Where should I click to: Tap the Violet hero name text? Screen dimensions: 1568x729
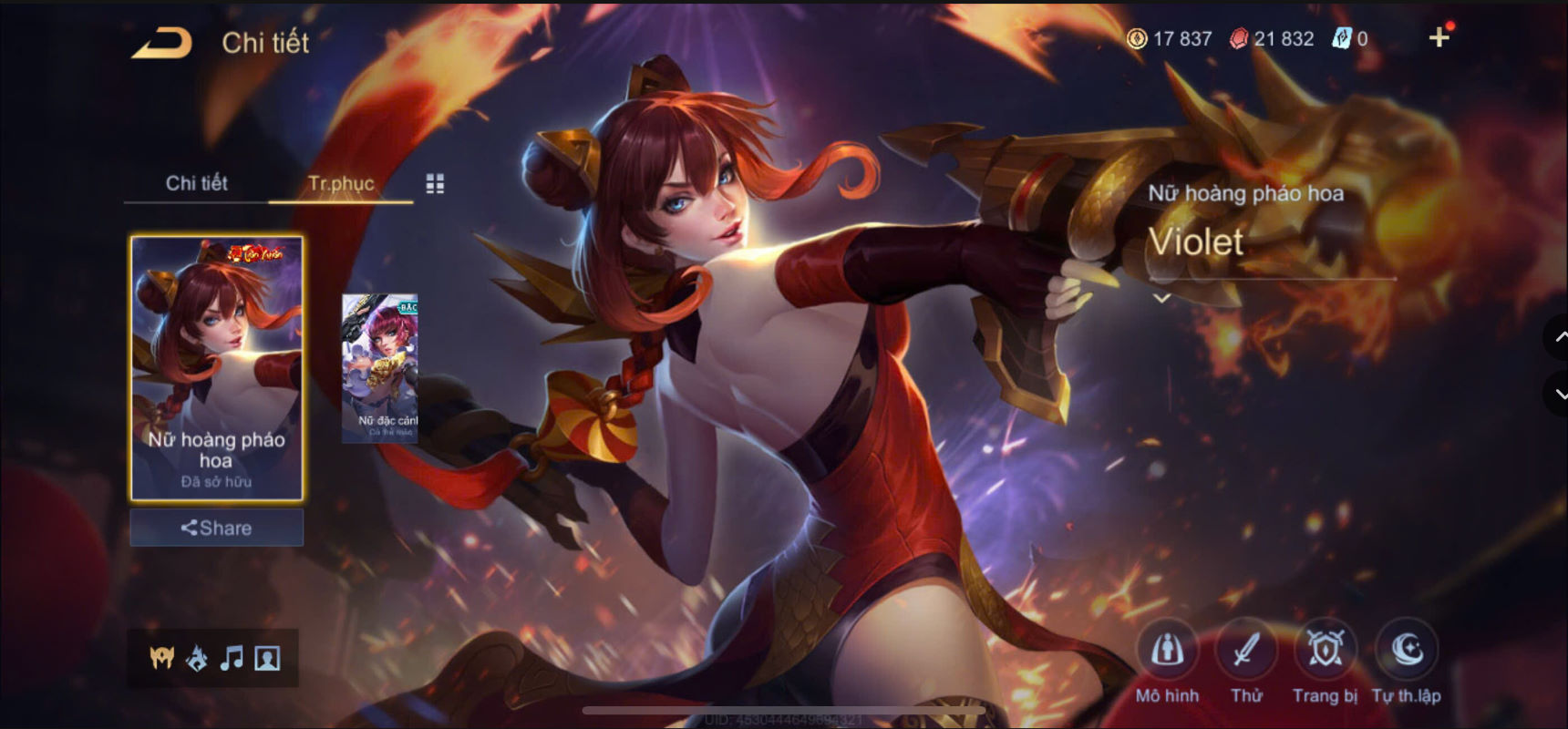(1198, 242)
